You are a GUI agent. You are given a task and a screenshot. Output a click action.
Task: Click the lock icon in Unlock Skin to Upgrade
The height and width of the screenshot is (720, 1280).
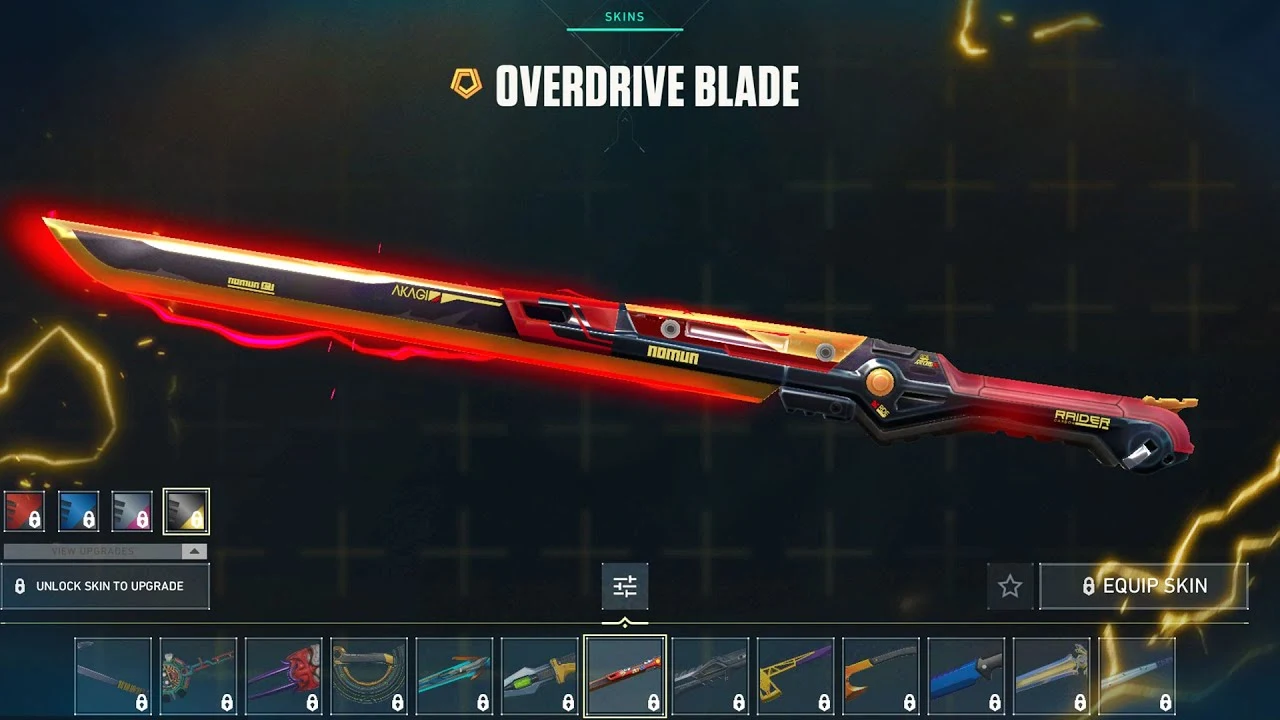[x=22, y=586]
